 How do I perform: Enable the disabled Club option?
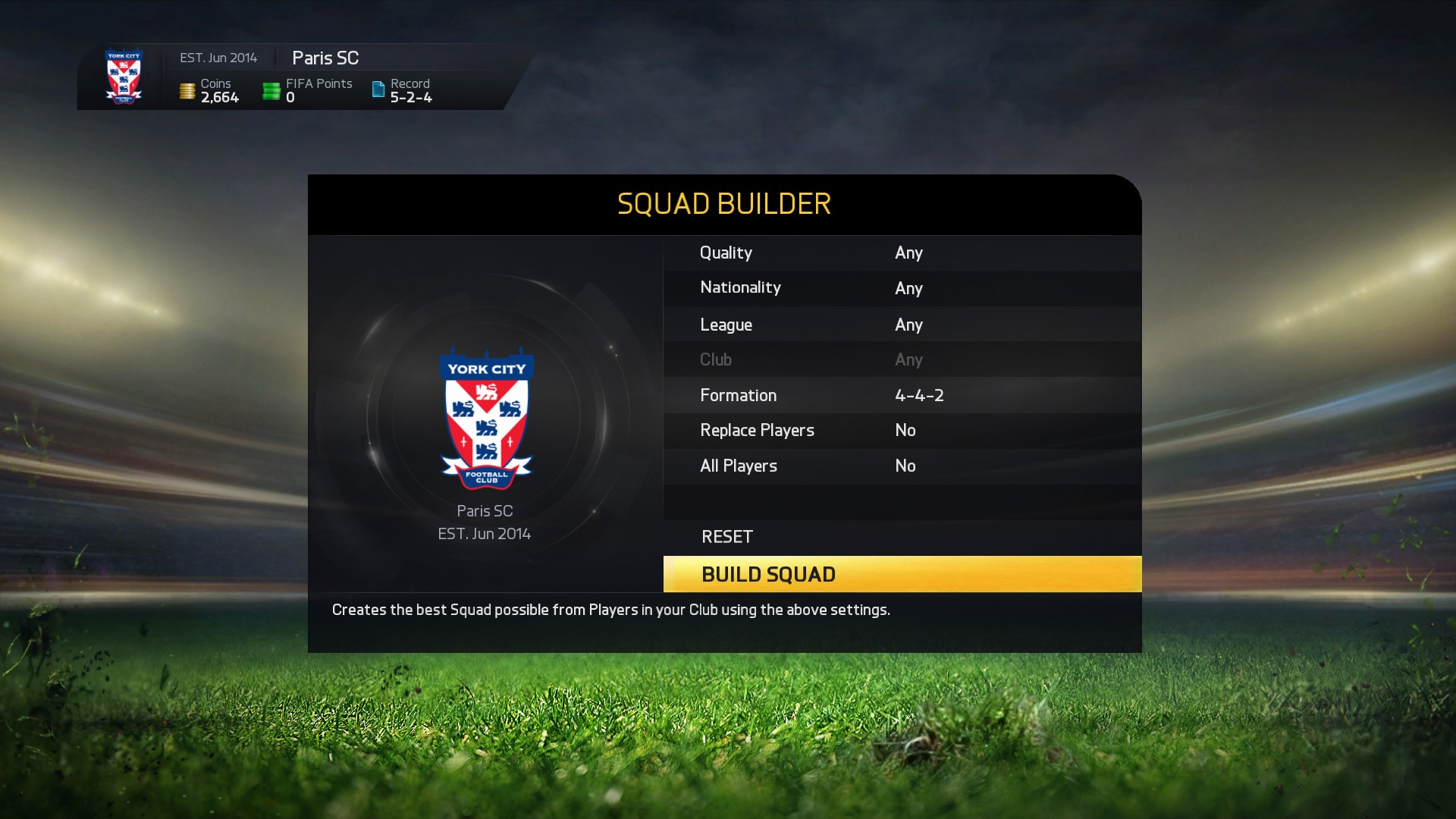(x=902, y=359)
